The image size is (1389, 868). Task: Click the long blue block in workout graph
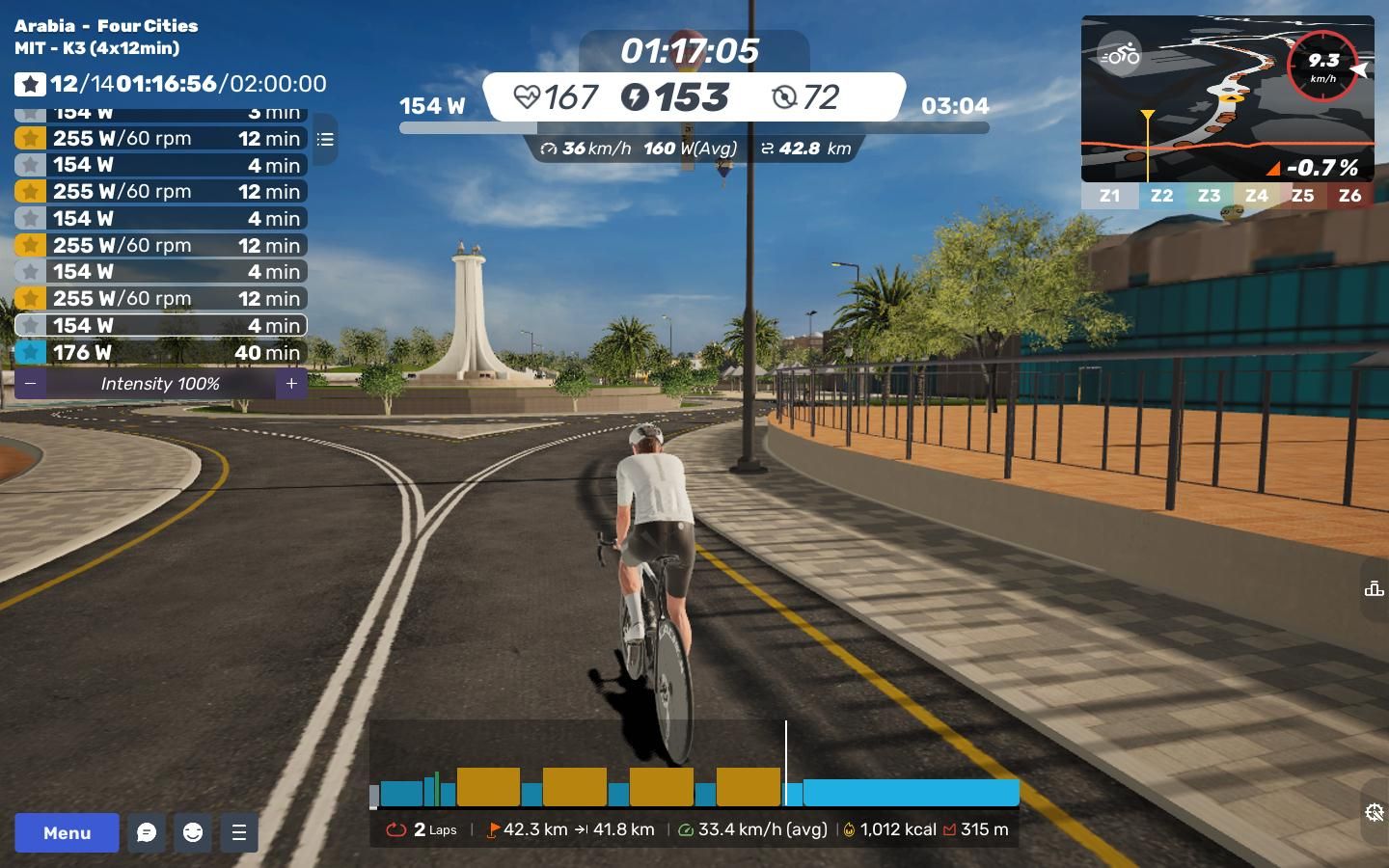click(911, 793)
